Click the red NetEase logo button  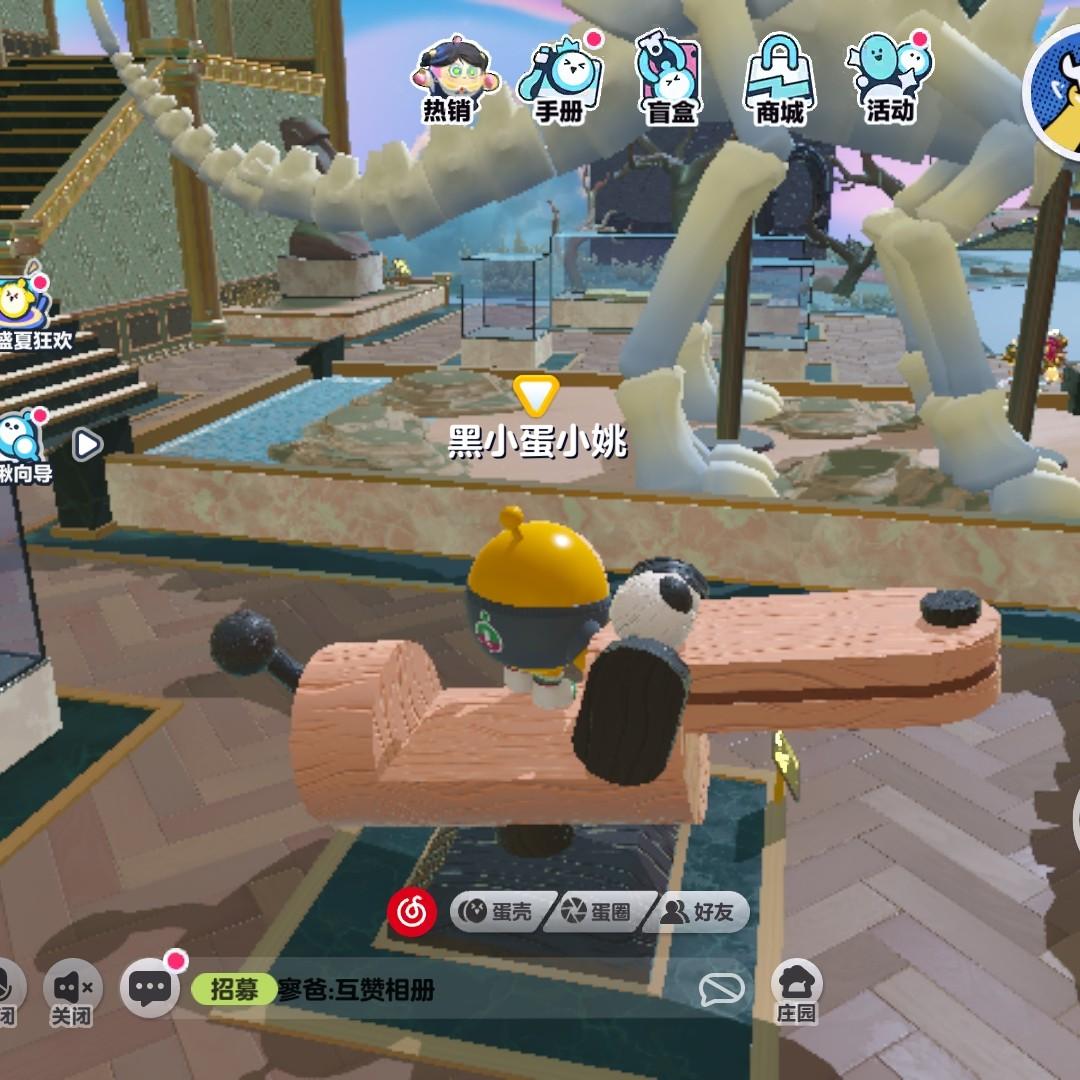(412, 911)
